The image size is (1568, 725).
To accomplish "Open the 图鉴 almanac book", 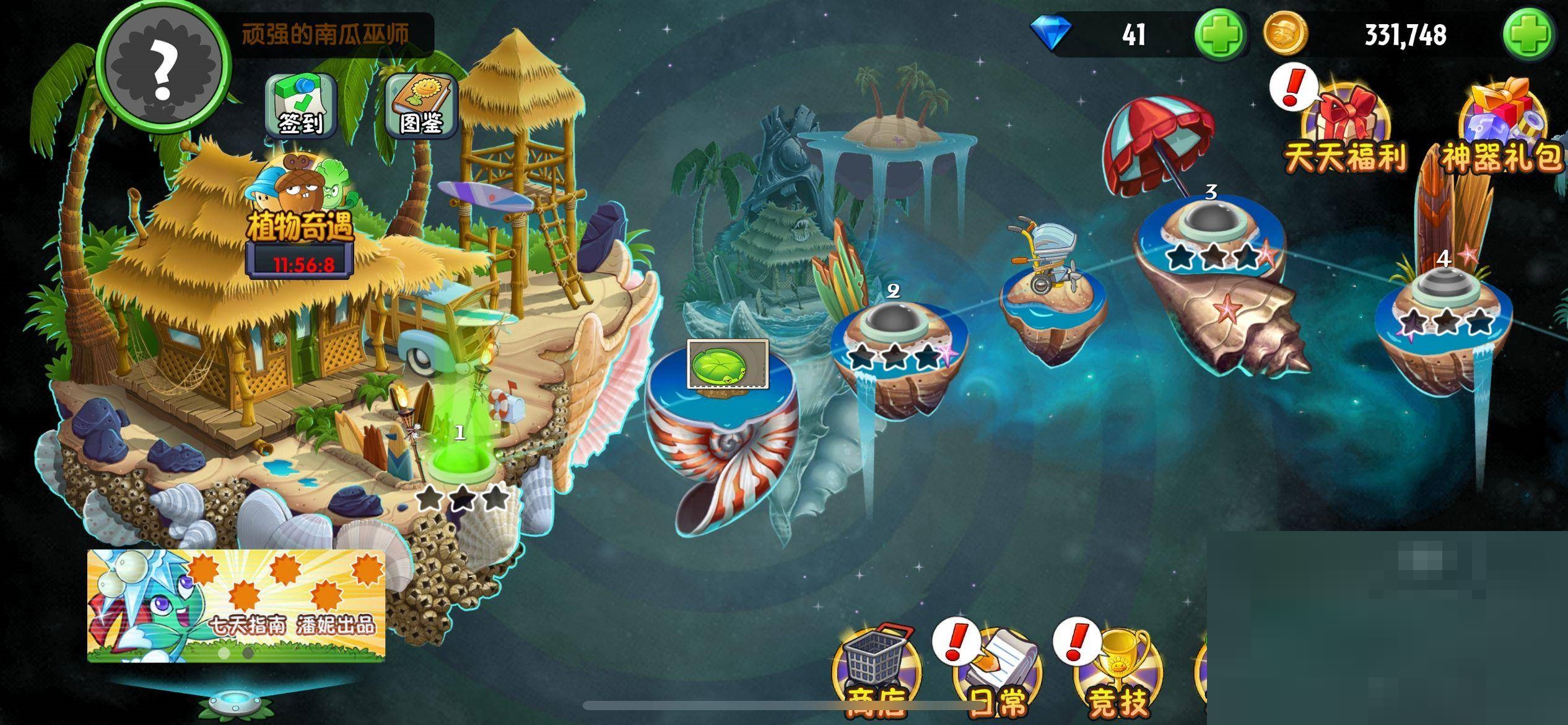I will point(421,107).
